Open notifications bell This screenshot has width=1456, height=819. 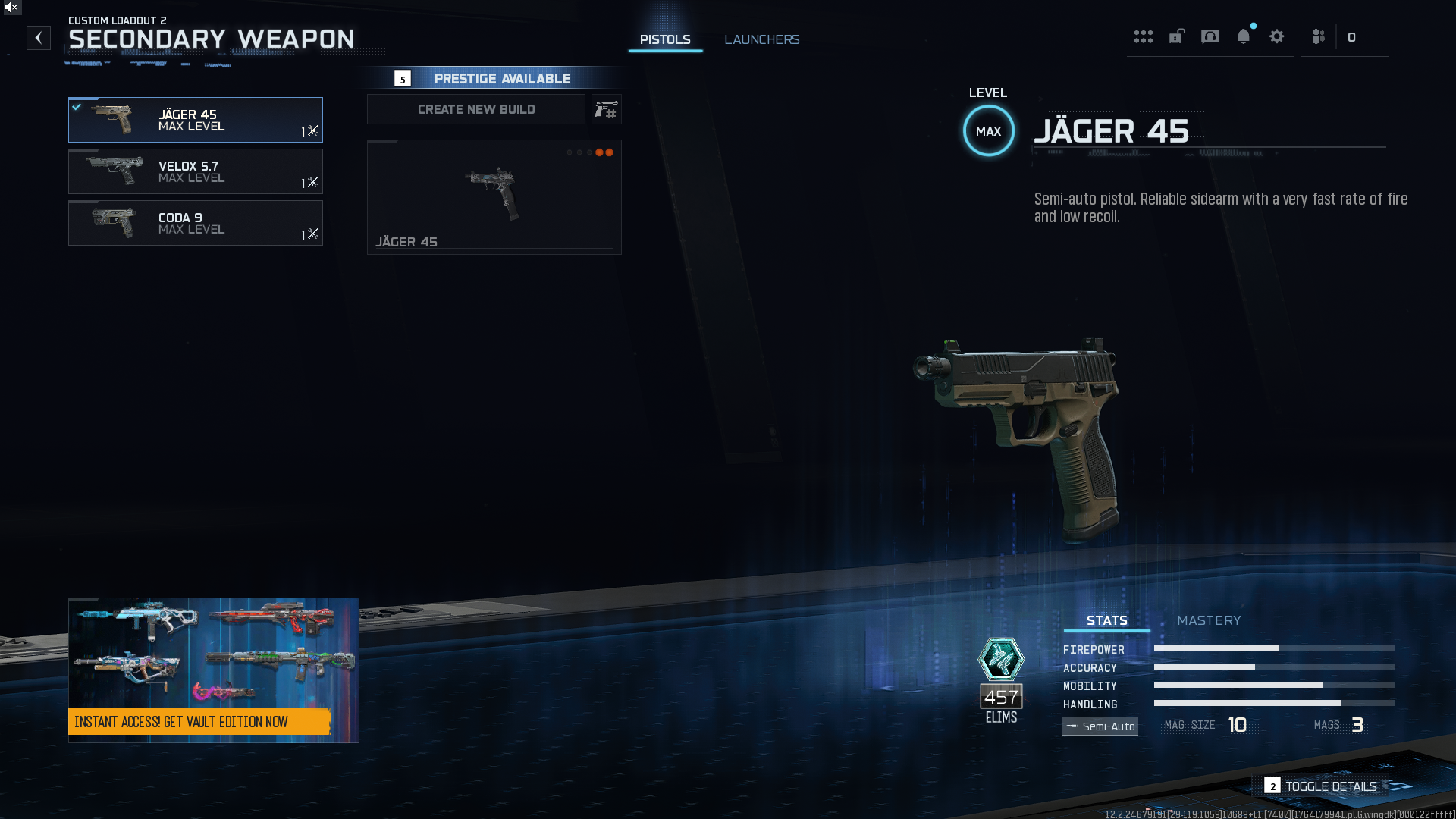[1243, 37]
